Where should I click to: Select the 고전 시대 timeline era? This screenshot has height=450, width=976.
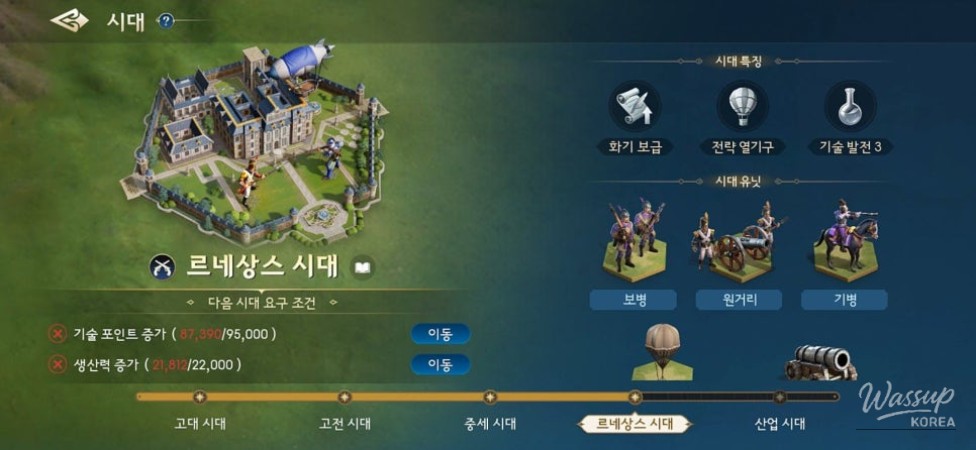[x=345, y=423]
